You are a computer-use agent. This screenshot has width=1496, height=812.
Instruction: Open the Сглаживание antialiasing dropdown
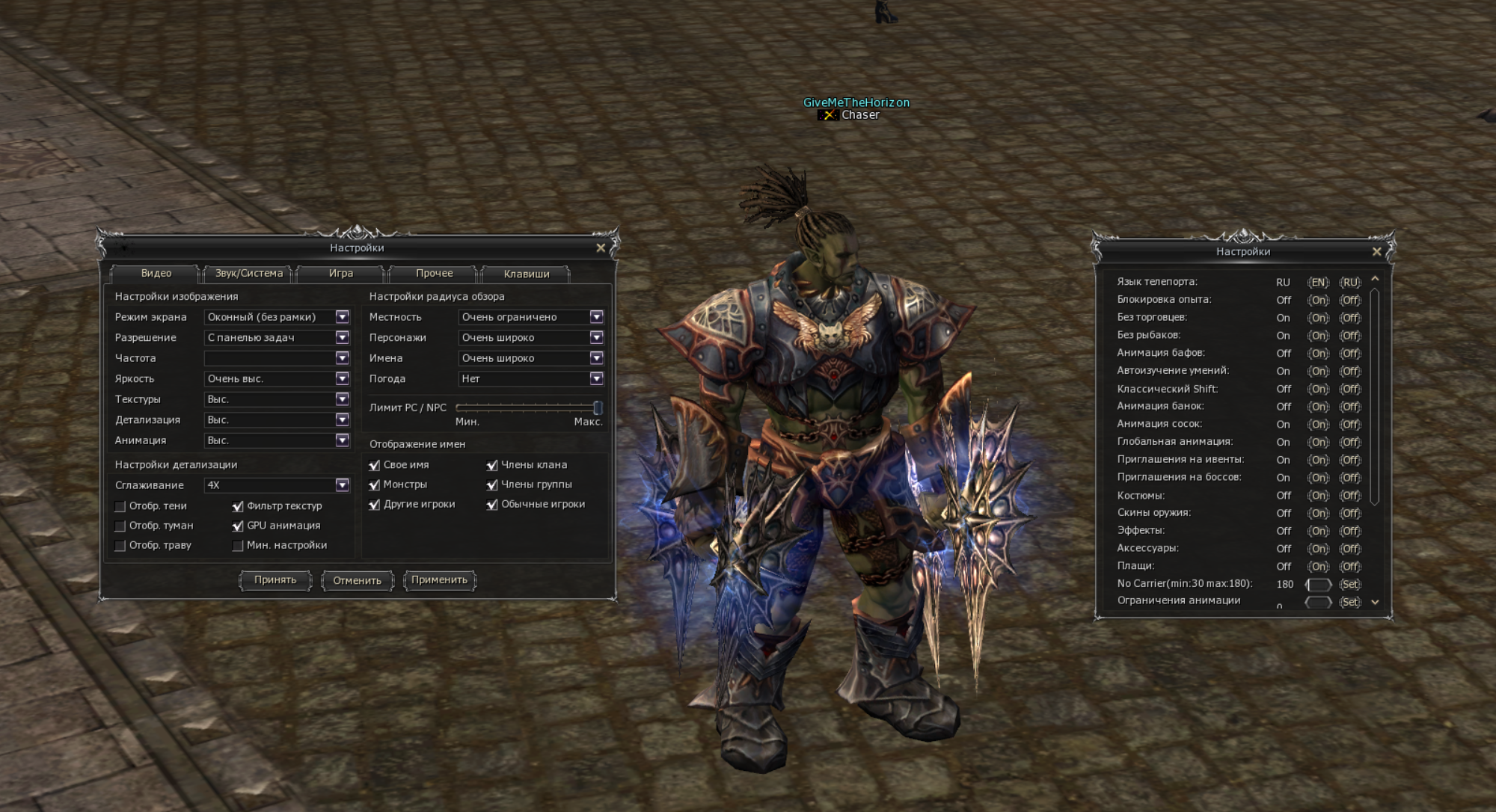(342, 485)
